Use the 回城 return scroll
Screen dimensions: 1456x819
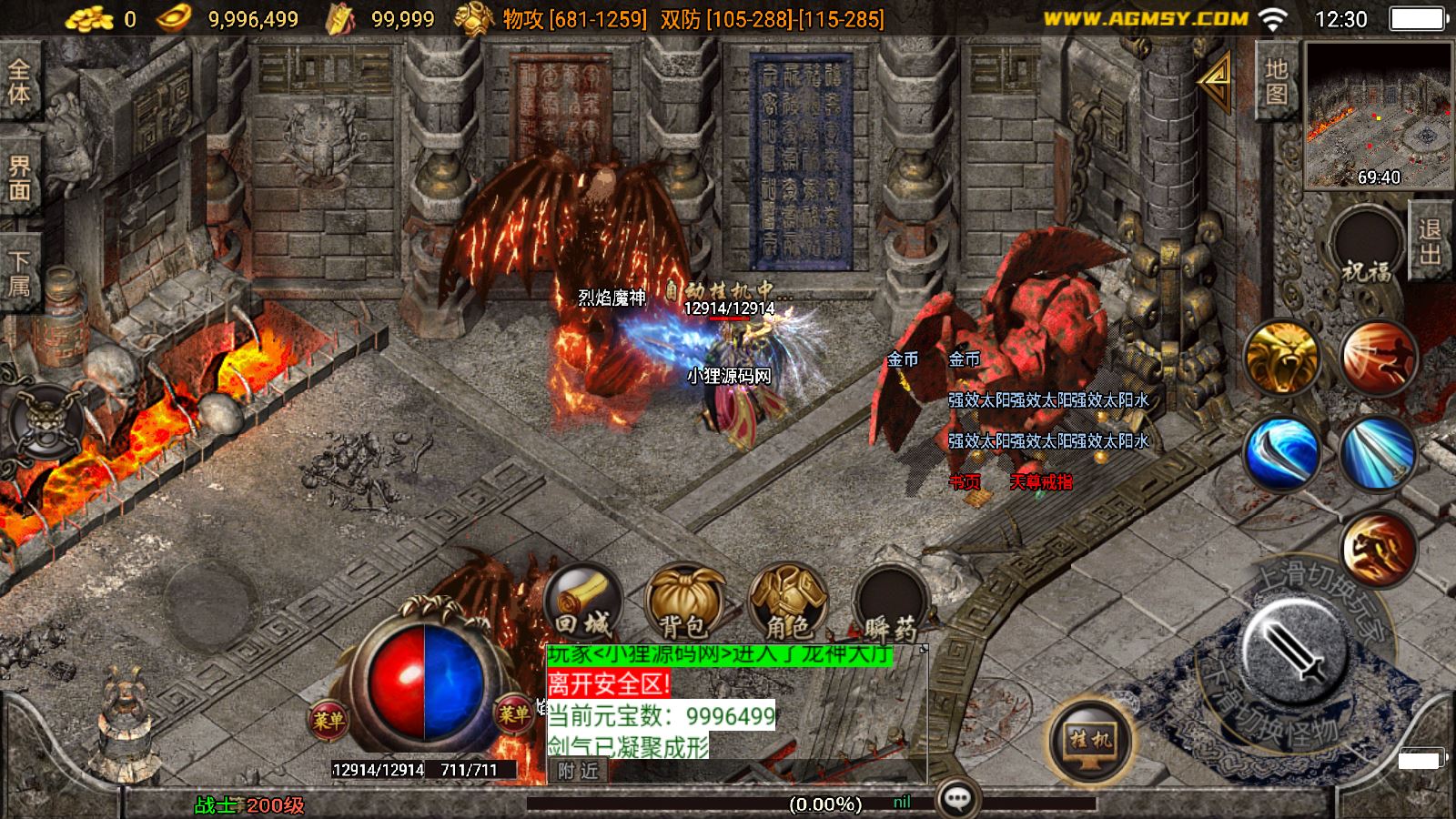click(x=583, y=602)
